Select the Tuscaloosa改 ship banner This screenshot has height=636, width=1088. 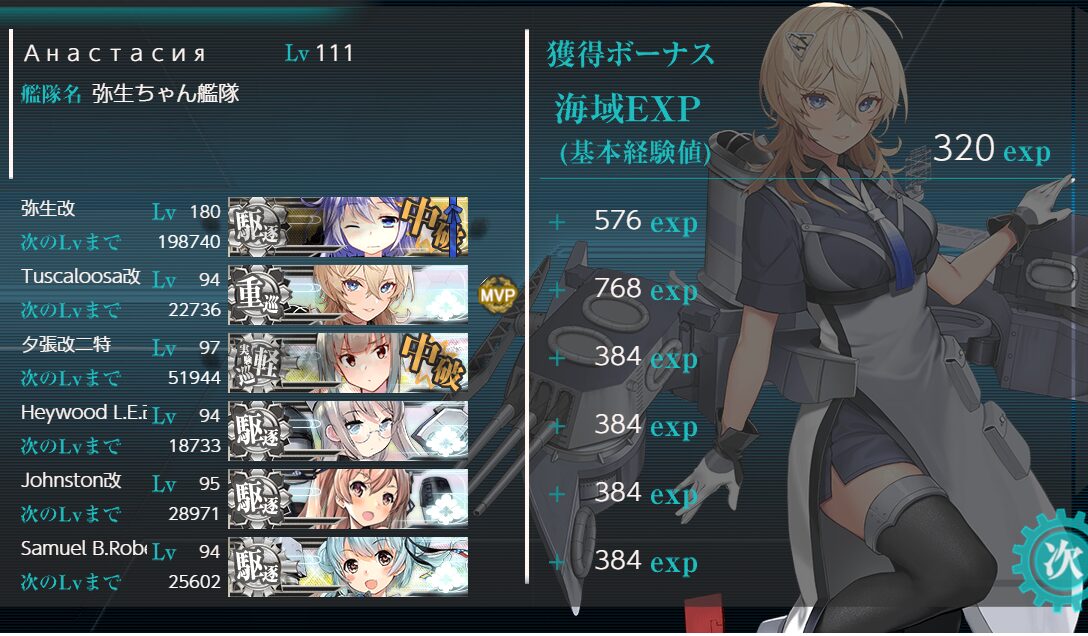348,294
